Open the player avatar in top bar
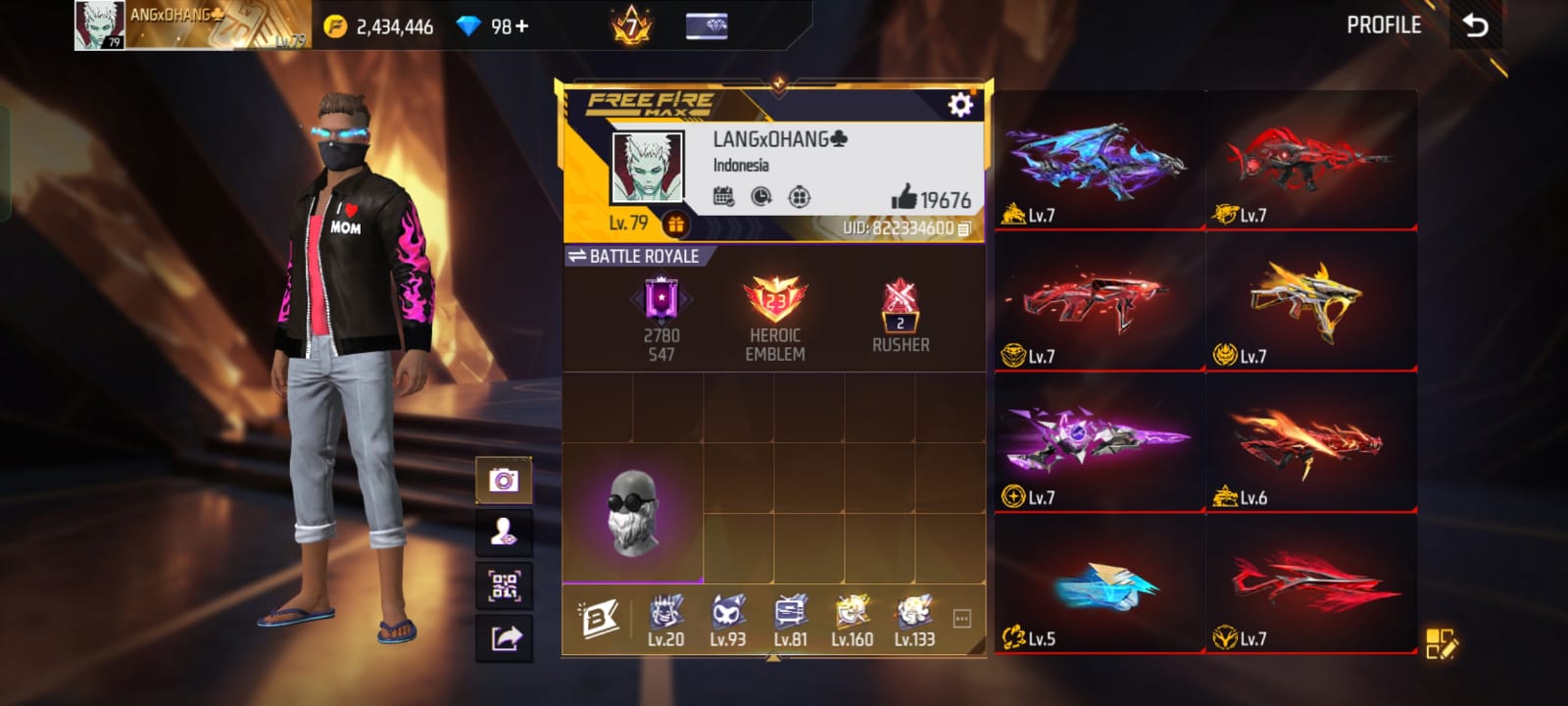Screen dimensions: 1568x706 [x=100, y=25]
